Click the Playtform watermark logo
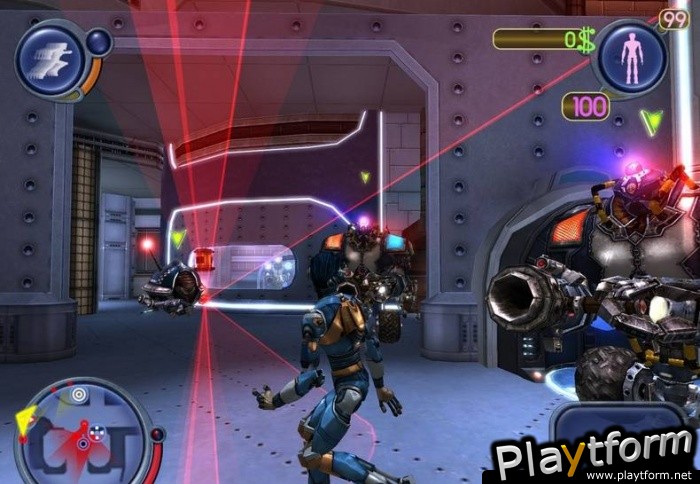700x484 pixels. pyautogui.click(x=594, y=457)
